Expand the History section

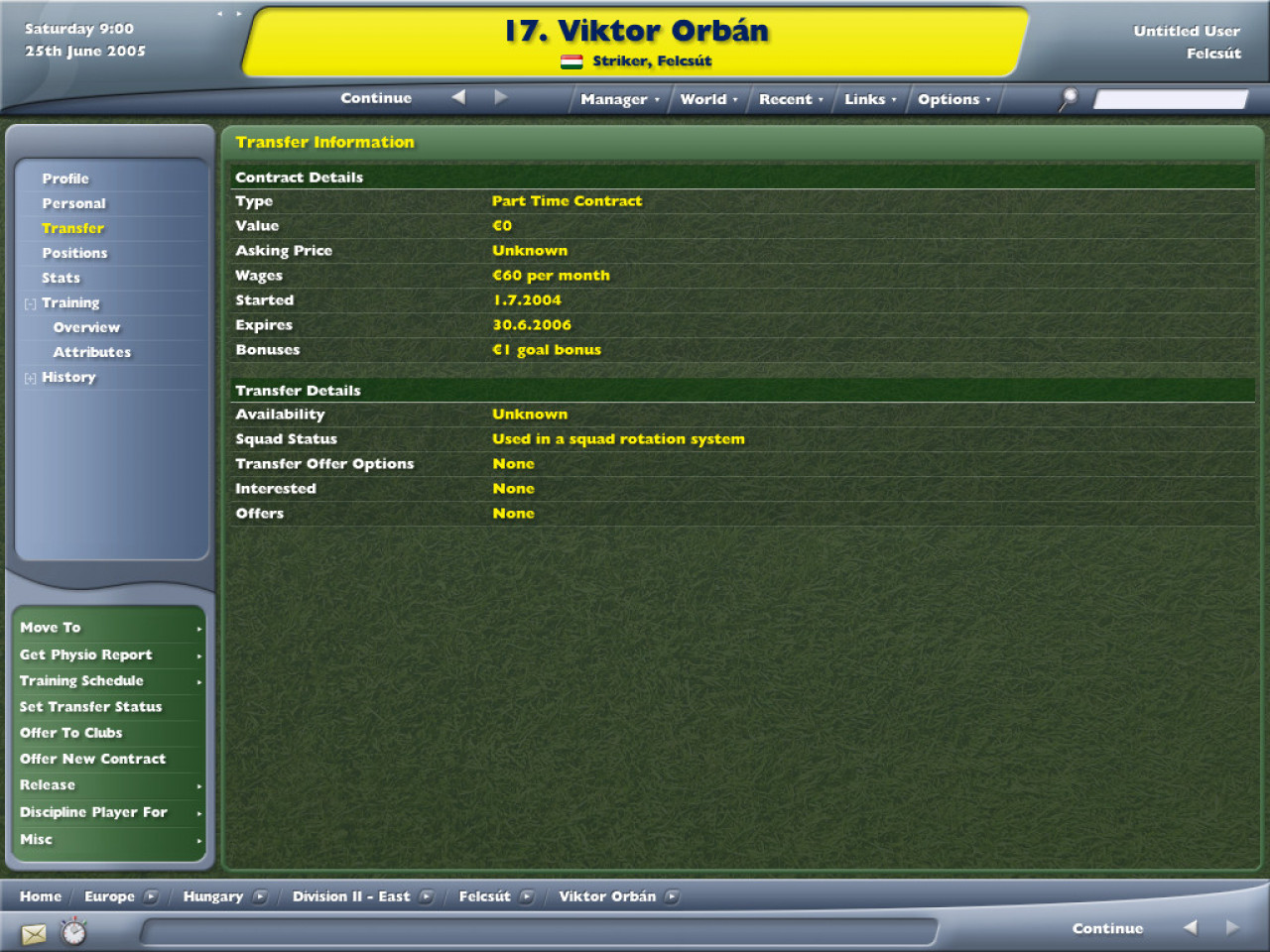coord(67,377)
